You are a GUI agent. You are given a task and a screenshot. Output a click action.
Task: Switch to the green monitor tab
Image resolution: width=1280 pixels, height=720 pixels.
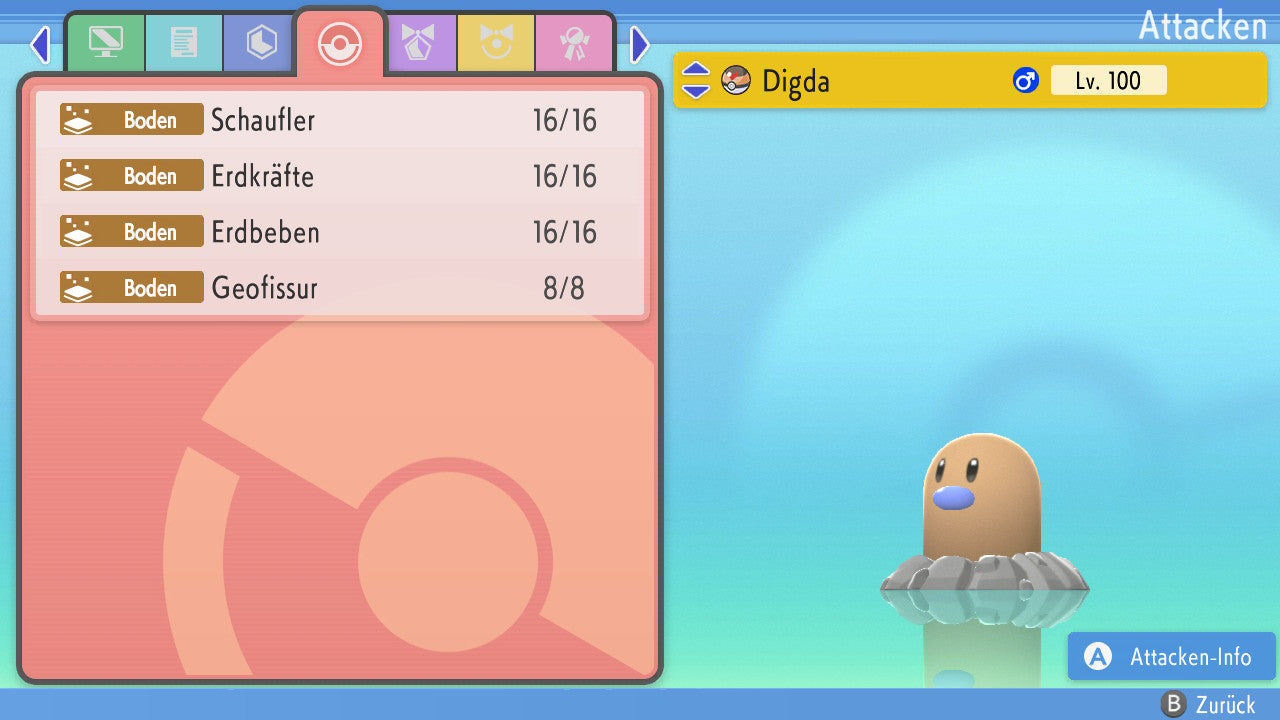click(x=105, y=43)
